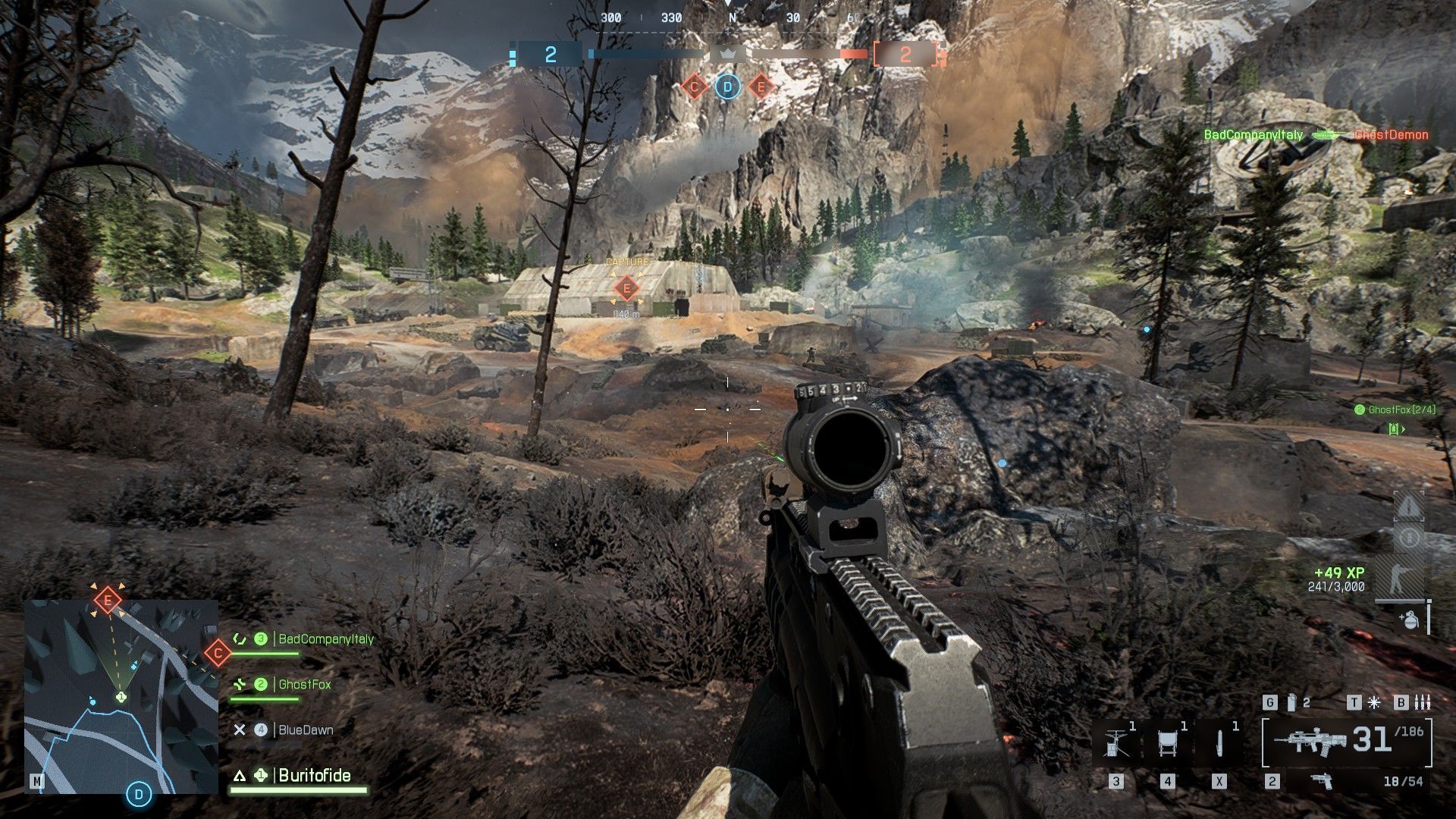The image size is (1456, 819).
Task: Select the top-center C objective icon
Action: click(694, 87)
